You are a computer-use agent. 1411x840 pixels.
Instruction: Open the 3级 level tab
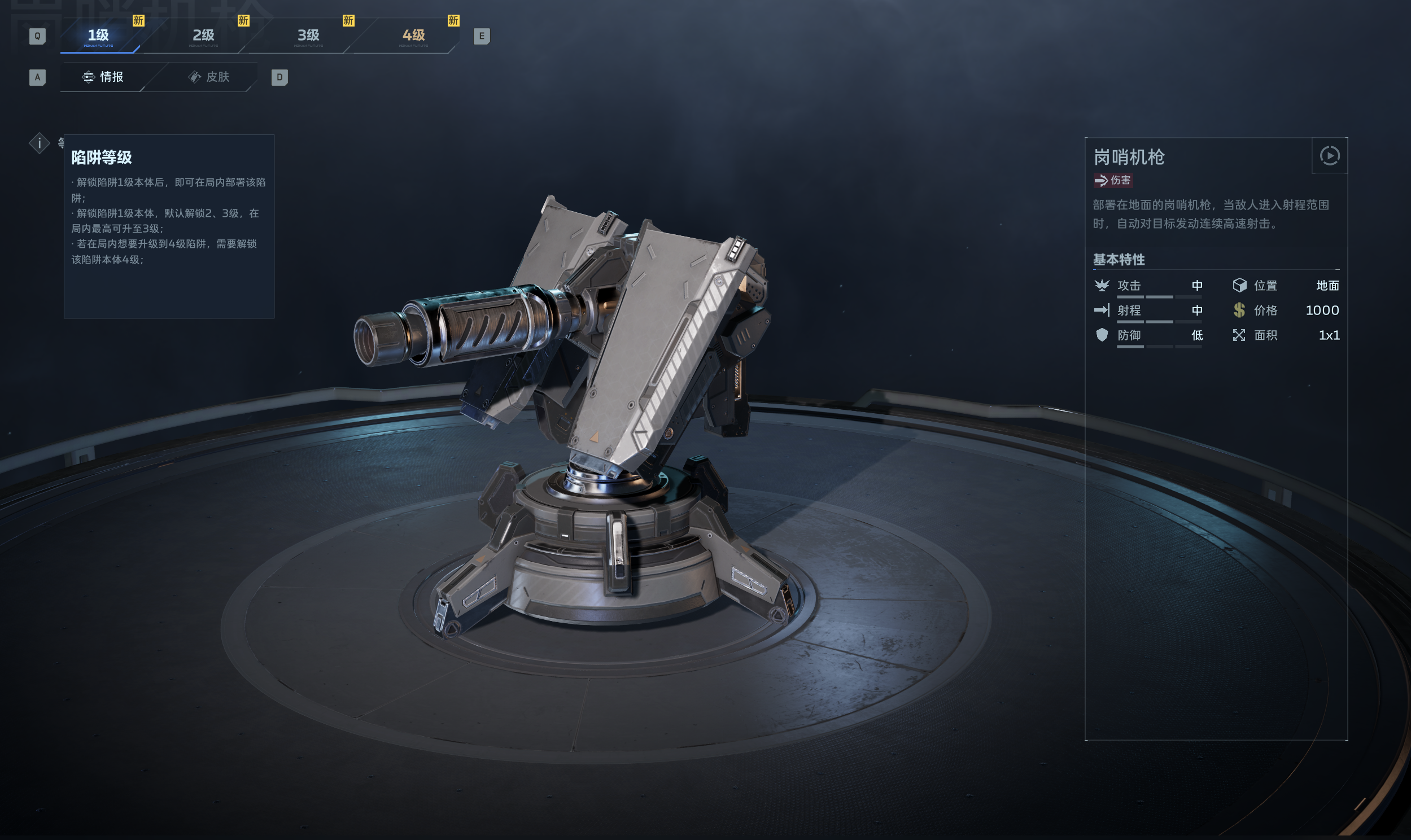pyautogui.click(x=308, y=36)
